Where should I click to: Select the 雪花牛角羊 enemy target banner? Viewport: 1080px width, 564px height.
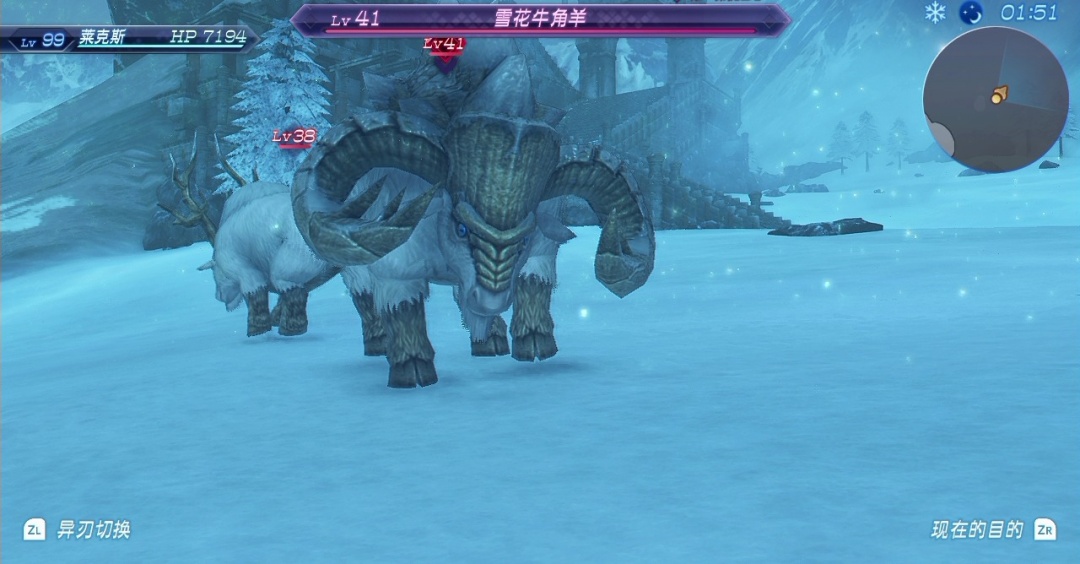pos(540,19)
